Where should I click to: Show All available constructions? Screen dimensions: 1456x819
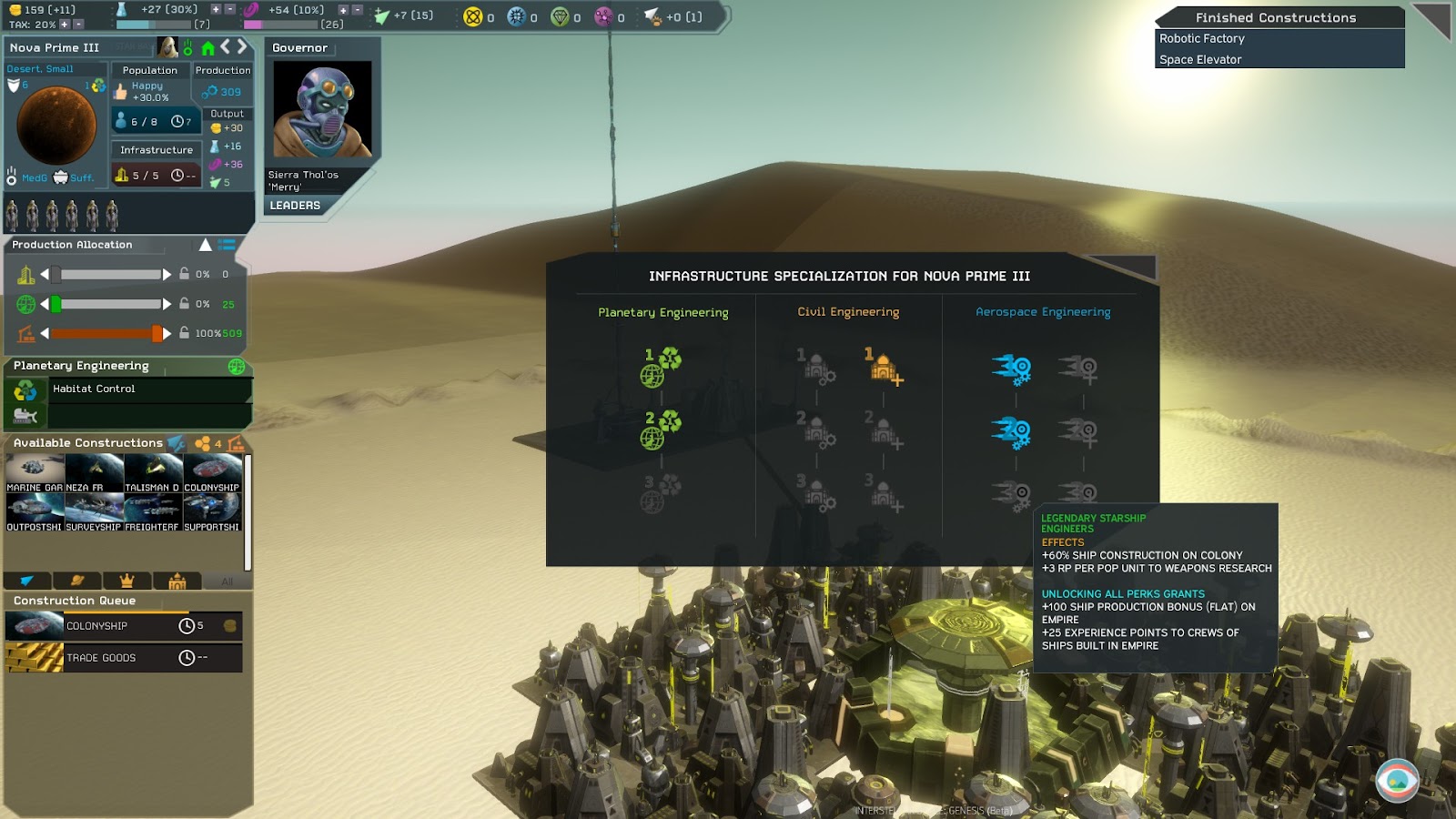[x=227, y=581]
